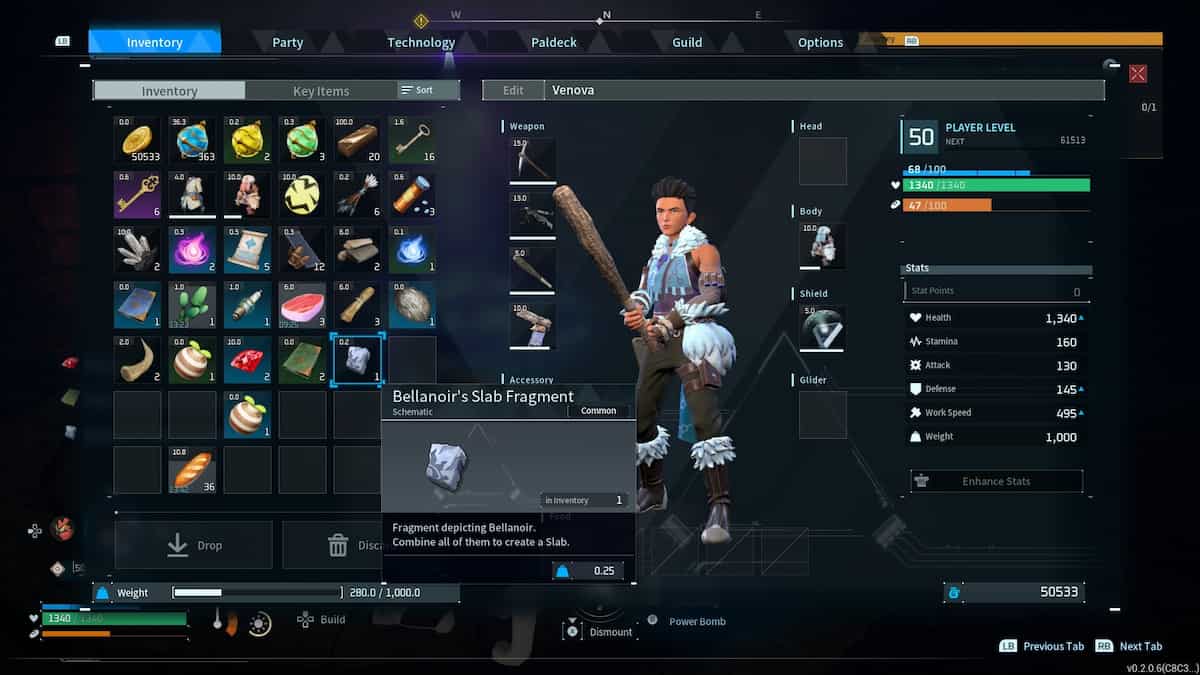Select the gold coin inventory slot
The width and height of the screenshot is (1200, 675).
[137, 139]
